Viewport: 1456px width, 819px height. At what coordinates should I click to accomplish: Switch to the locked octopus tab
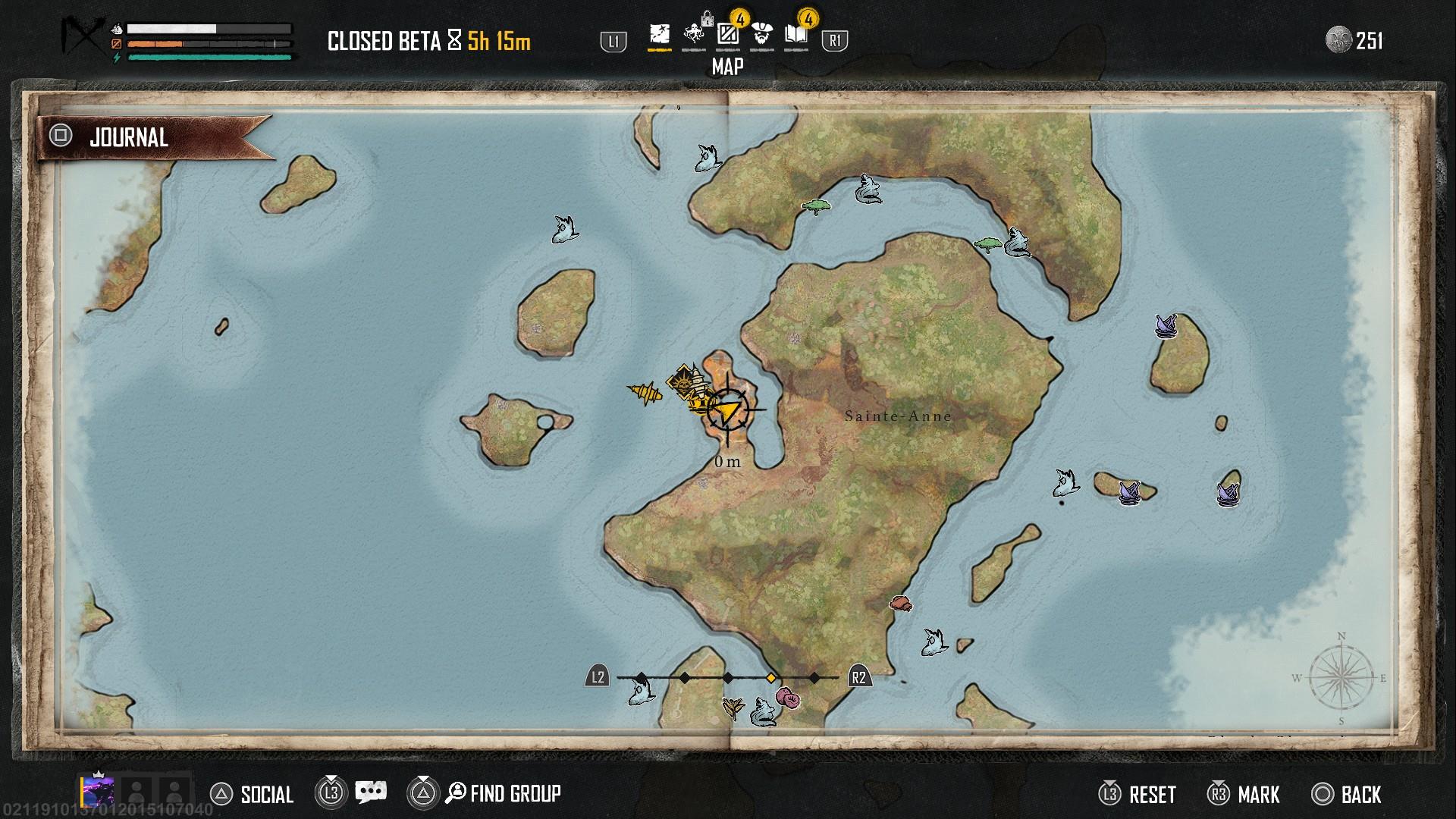coord(694,36)
